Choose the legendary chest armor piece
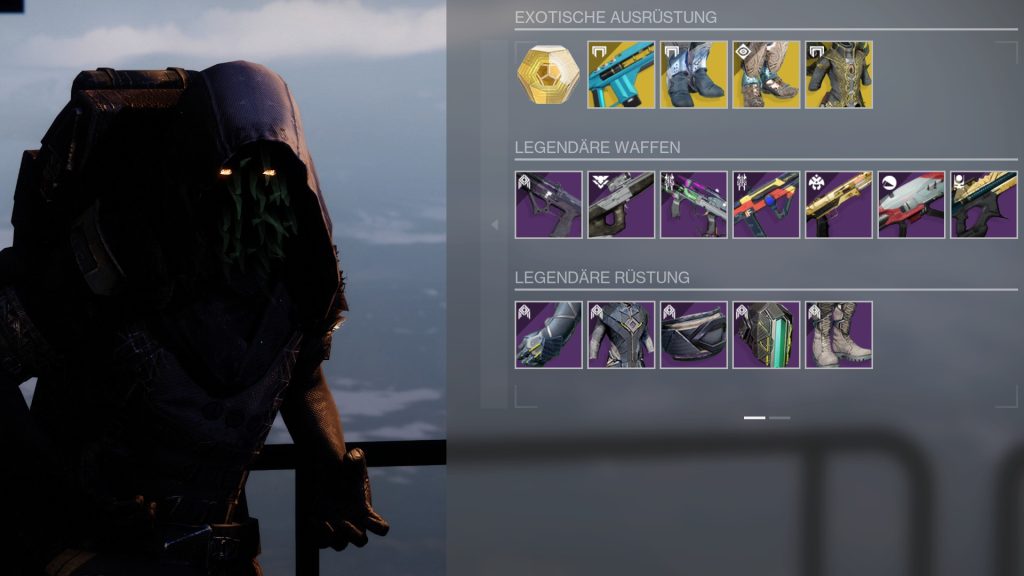This screenshot has height=576, width=1024. [621, 335]
